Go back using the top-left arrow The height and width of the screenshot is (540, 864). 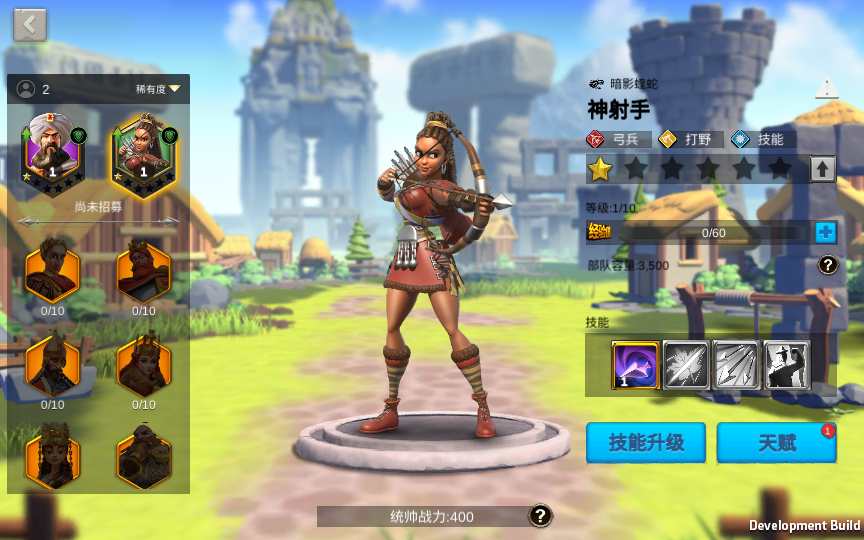(30, 25)
